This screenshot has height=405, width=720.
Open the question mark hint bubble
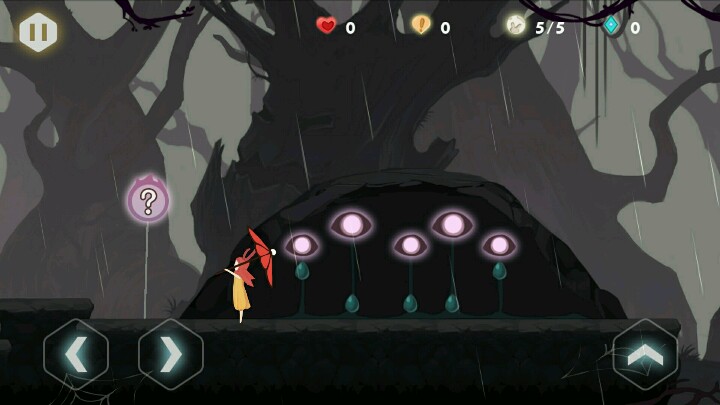click(x=148, y=200)
